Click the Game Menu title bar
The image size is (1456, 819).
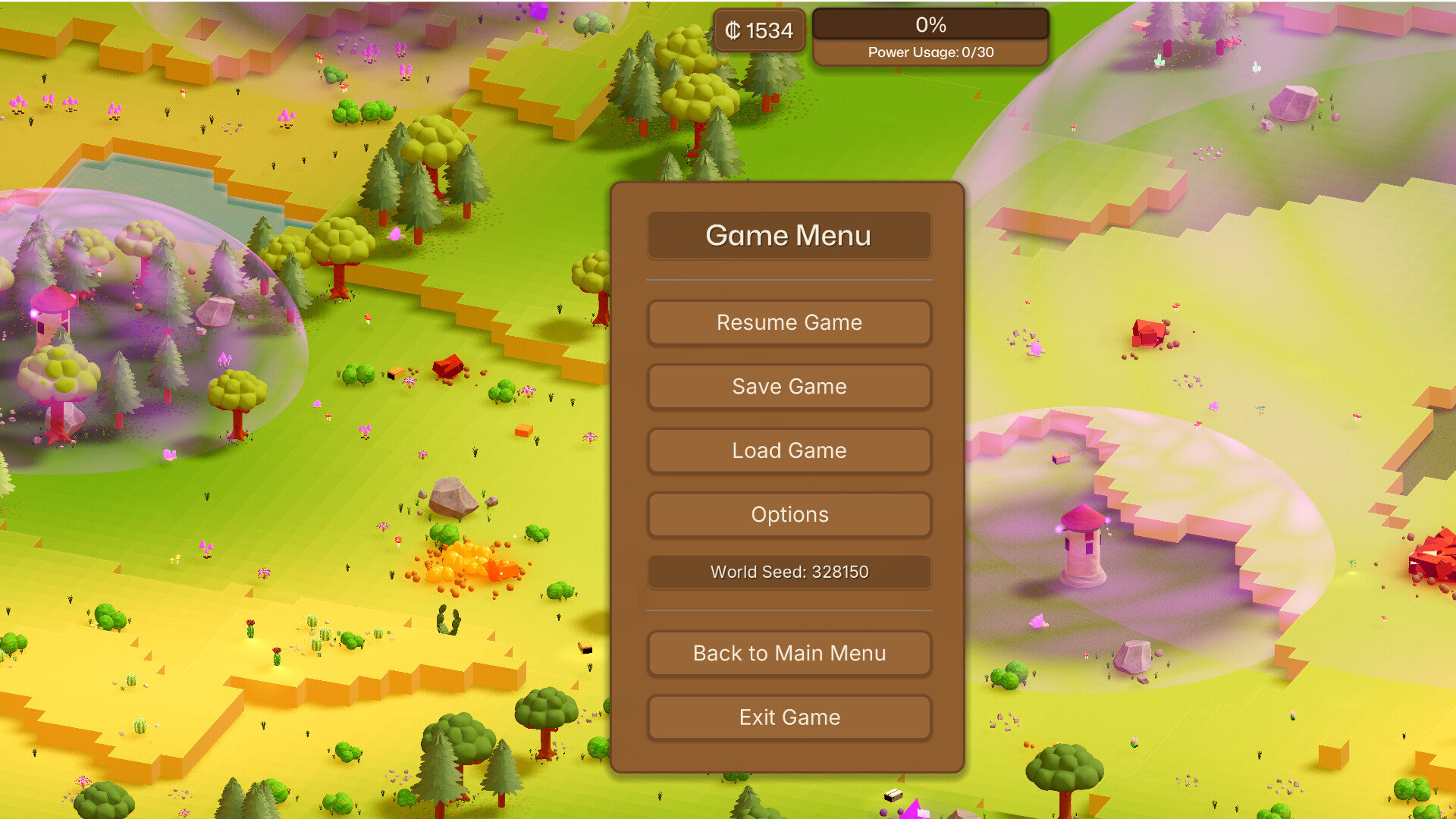pyautogui.click(x=789, y=236)
